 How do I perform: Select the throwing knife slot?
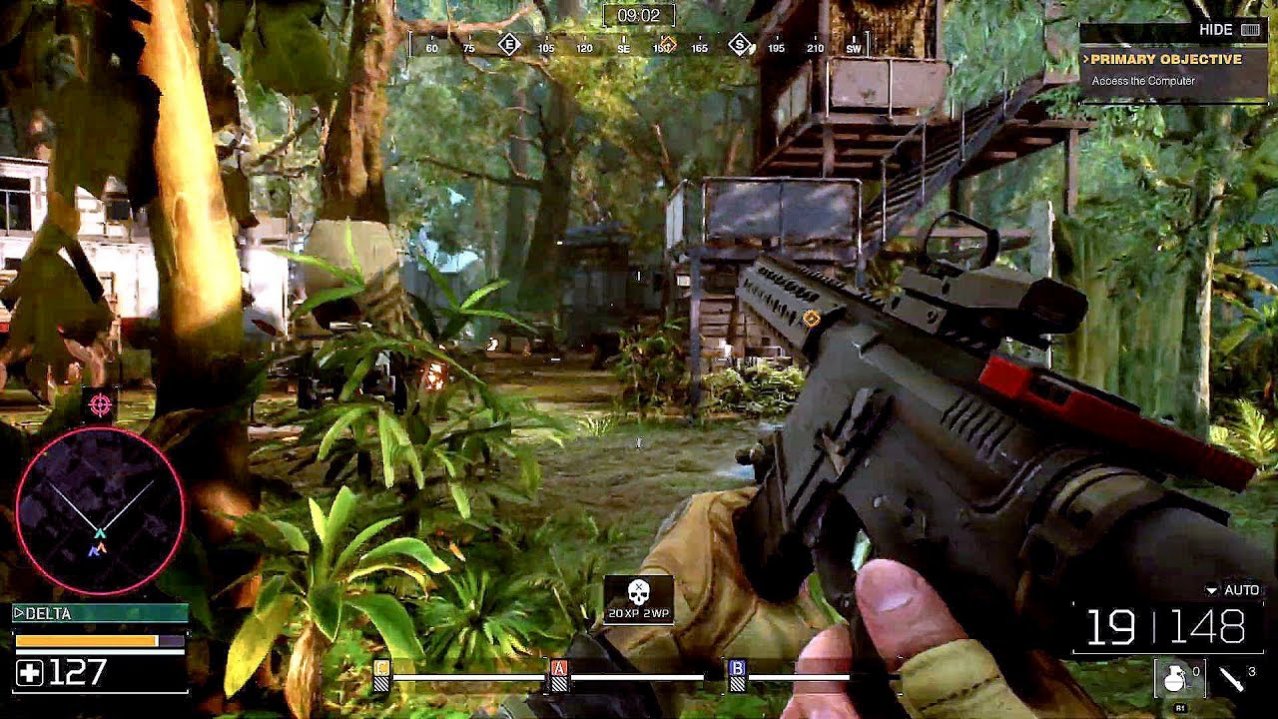[1233, 679]
